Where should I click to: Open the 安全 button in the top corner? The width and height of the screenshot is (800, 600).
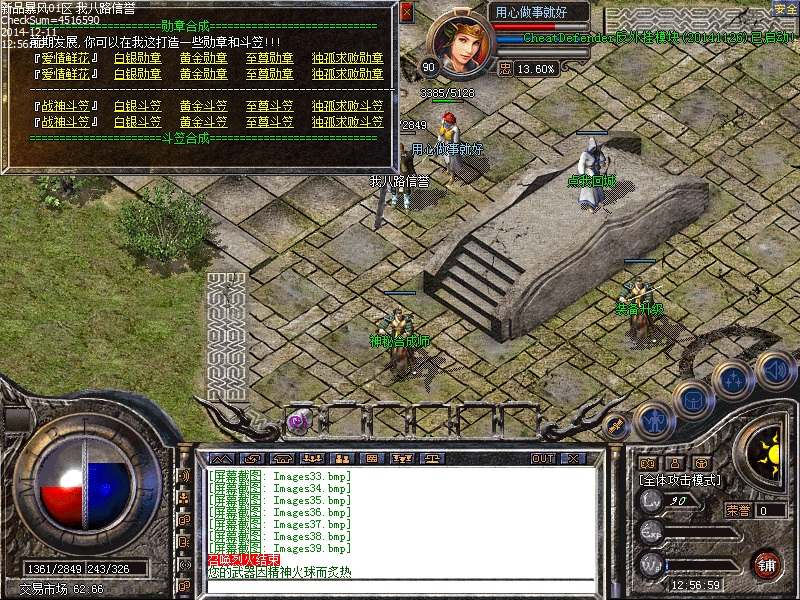[786, 9]
